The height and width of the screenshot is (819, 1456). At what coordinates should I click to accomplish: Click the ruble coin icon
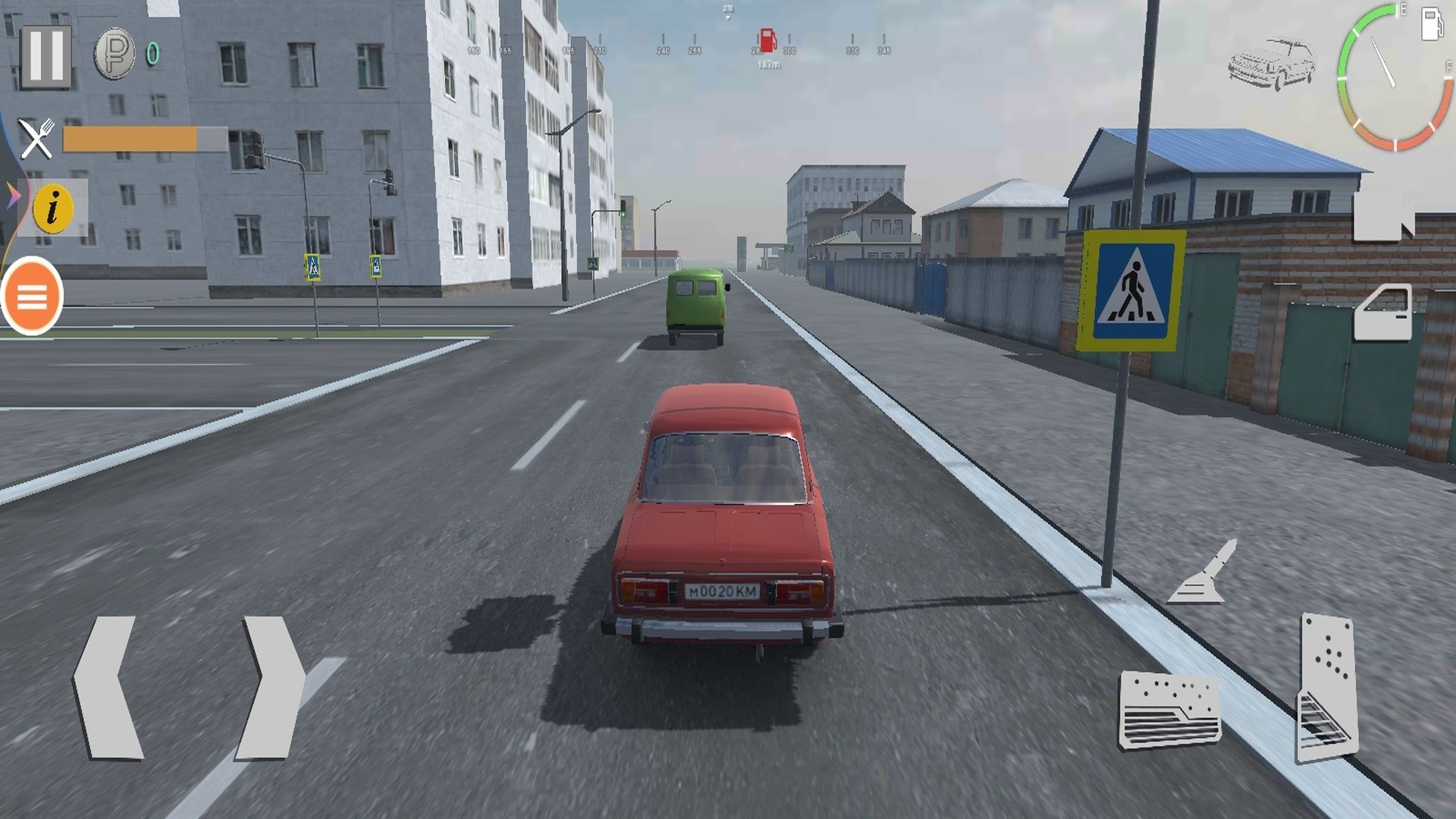point(114,54)
